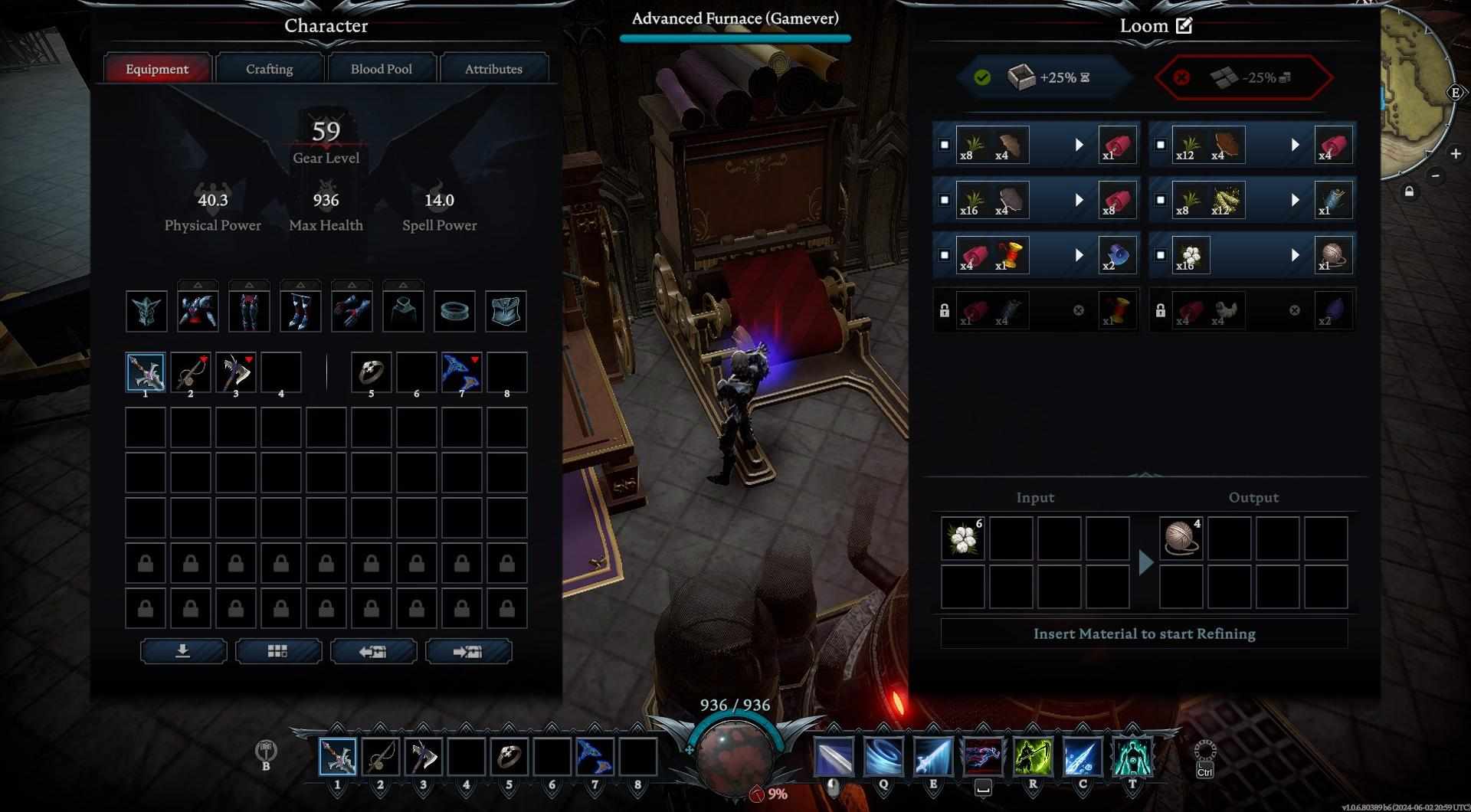Select the helmet equipment slot
1471x812 pixels.
(146, 311)
